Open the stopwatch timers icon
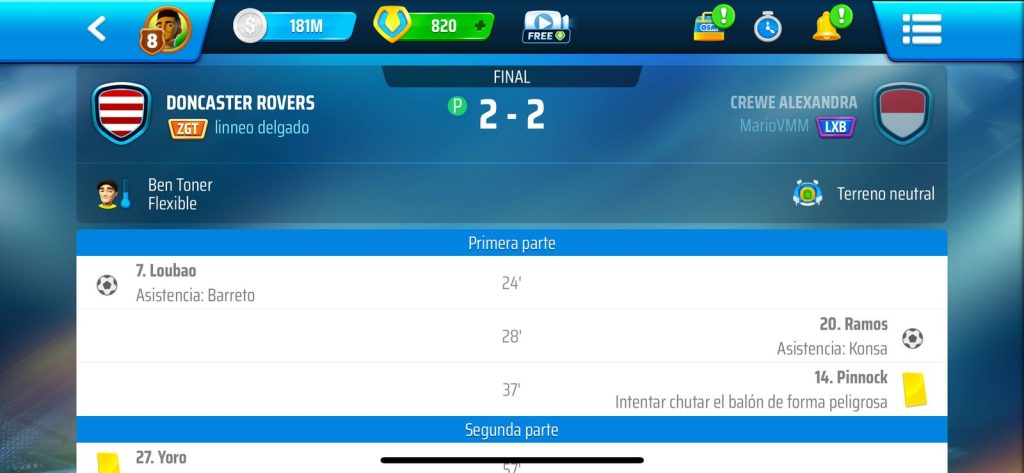Screen dimensions: 1024x473 (x=768, y=27)
